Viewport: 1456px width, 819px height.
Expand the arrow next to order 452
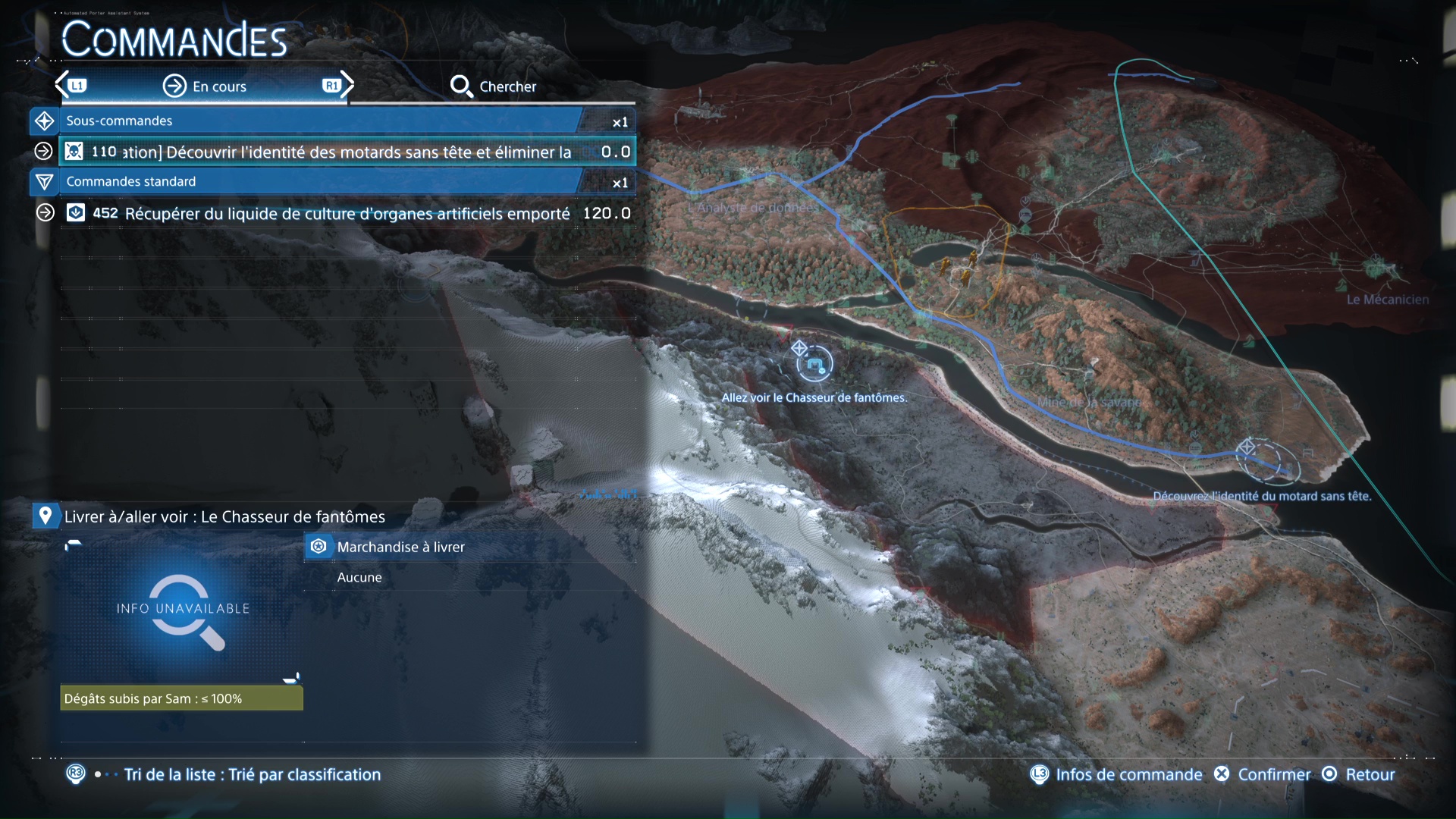(44, 213)
